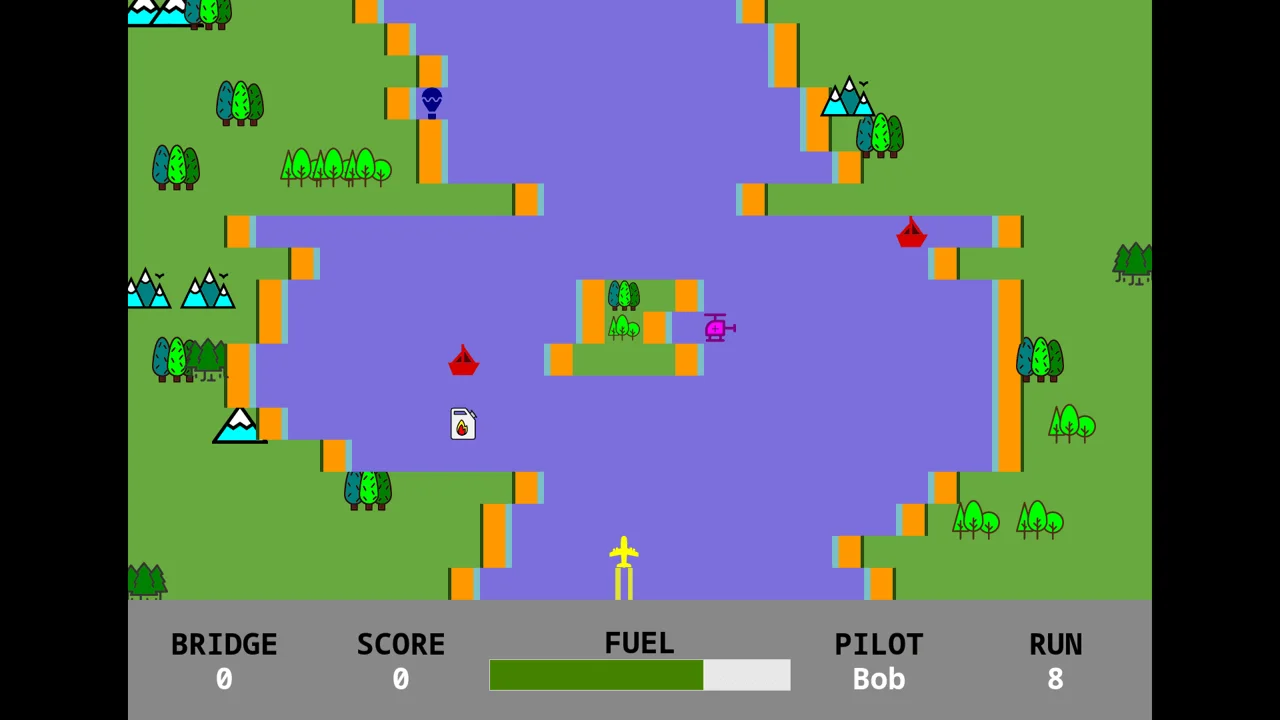Click the fuel canister pickup
The image size is (1280, 720).
point(462,424)
